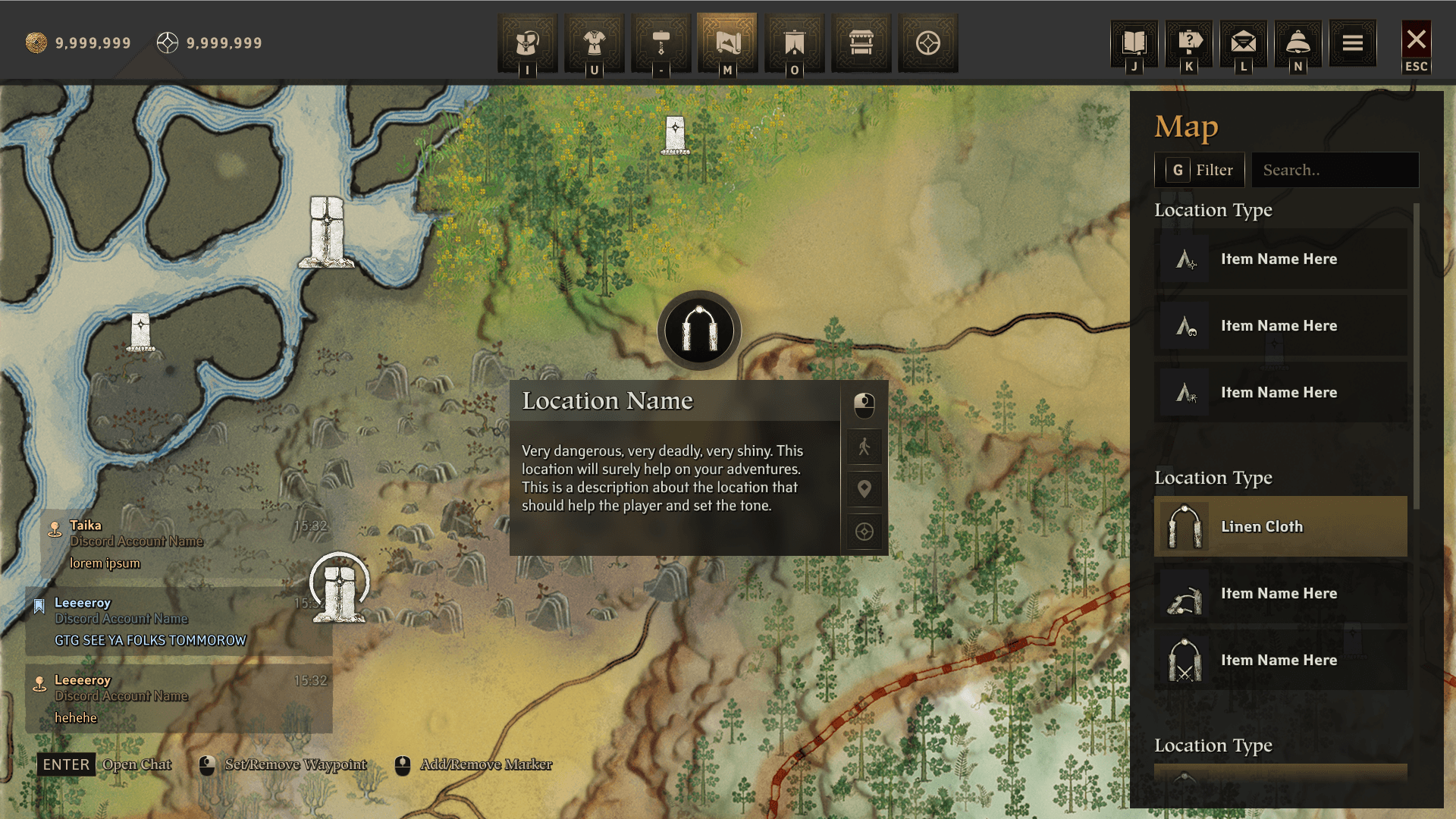
Task: Open the market stall shop
Action: click(861, 43)
